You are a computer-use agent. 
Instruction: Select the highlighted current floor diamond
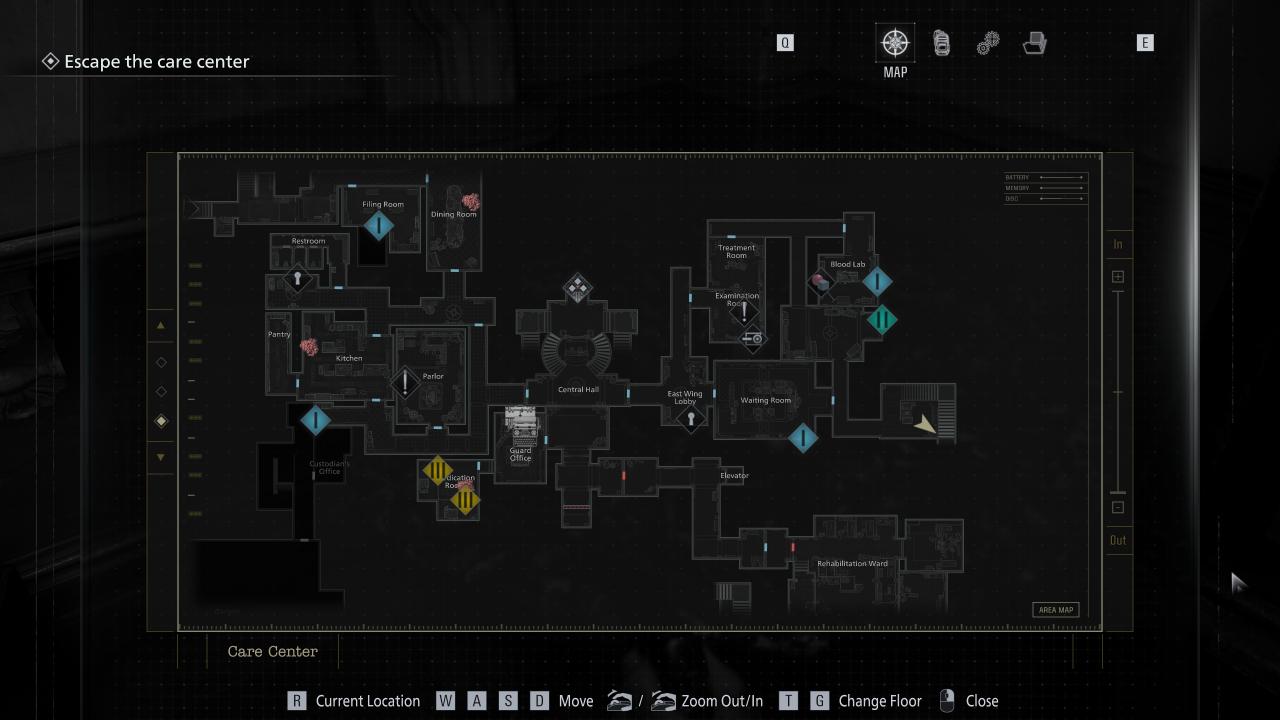[161, 421]
